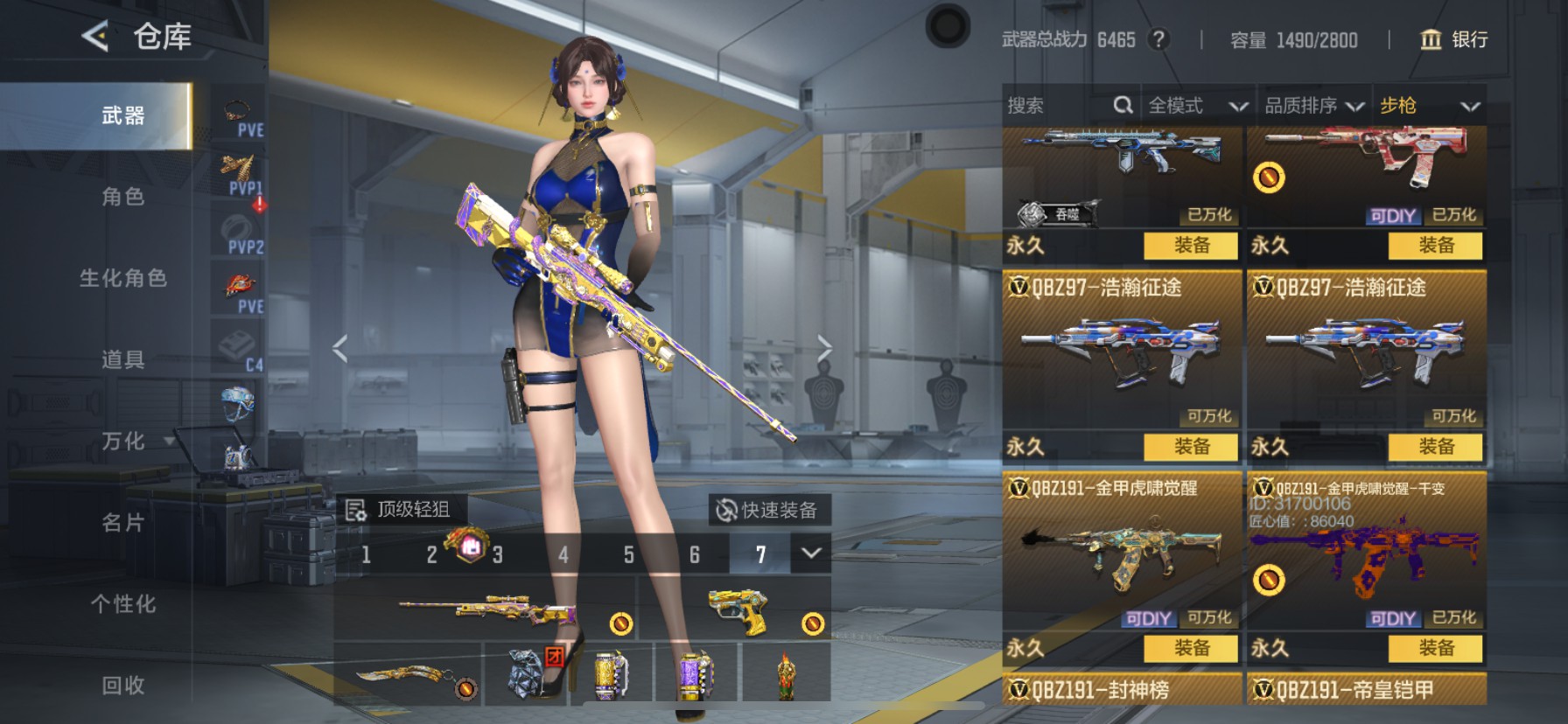Toggle 可DIY on QBZ191-金甲虎啸觉醒 card
The image size is (1568, 724).
[x=1151, y=618]
